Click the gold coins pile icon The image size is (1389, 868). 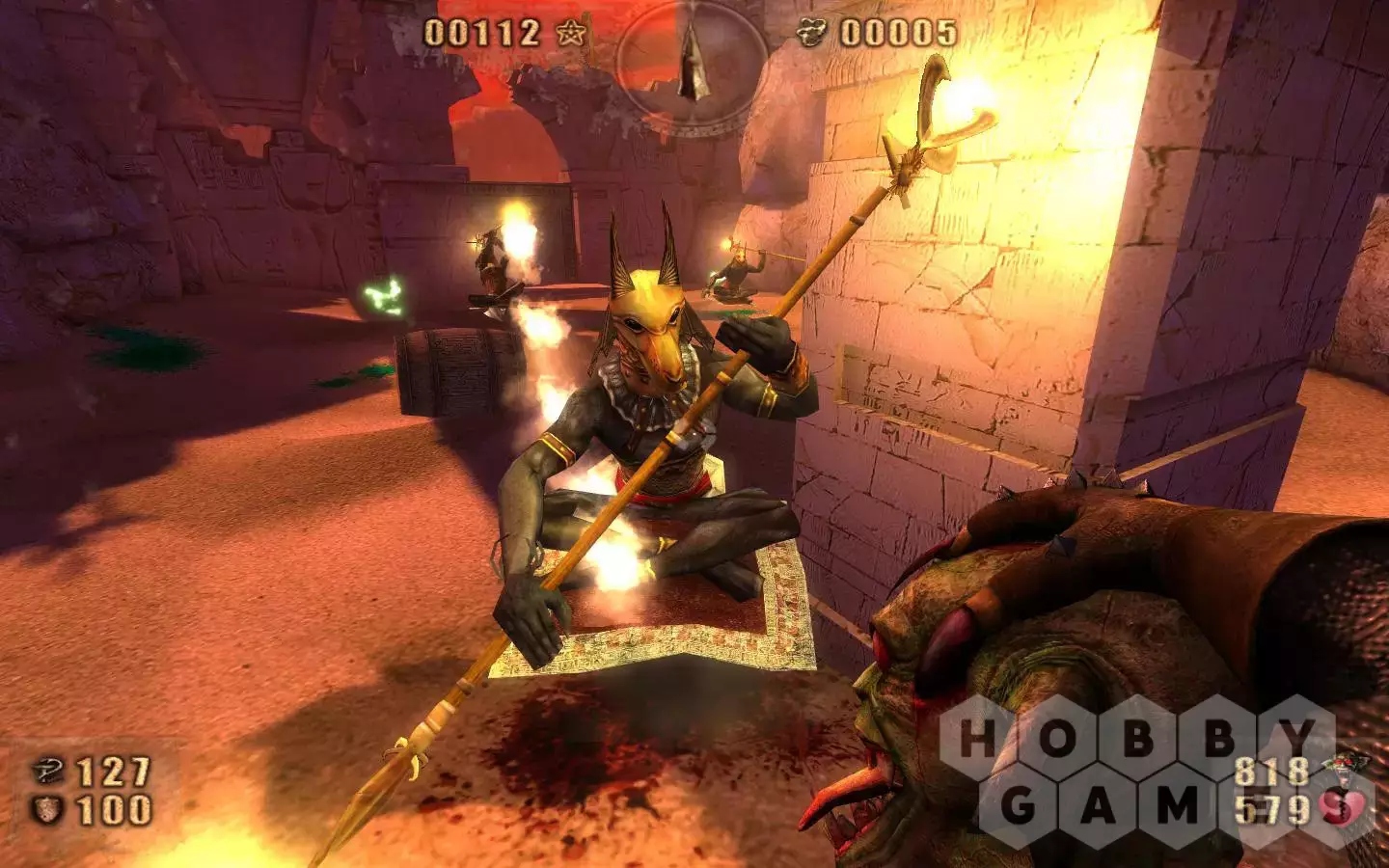tap(813, 34)
